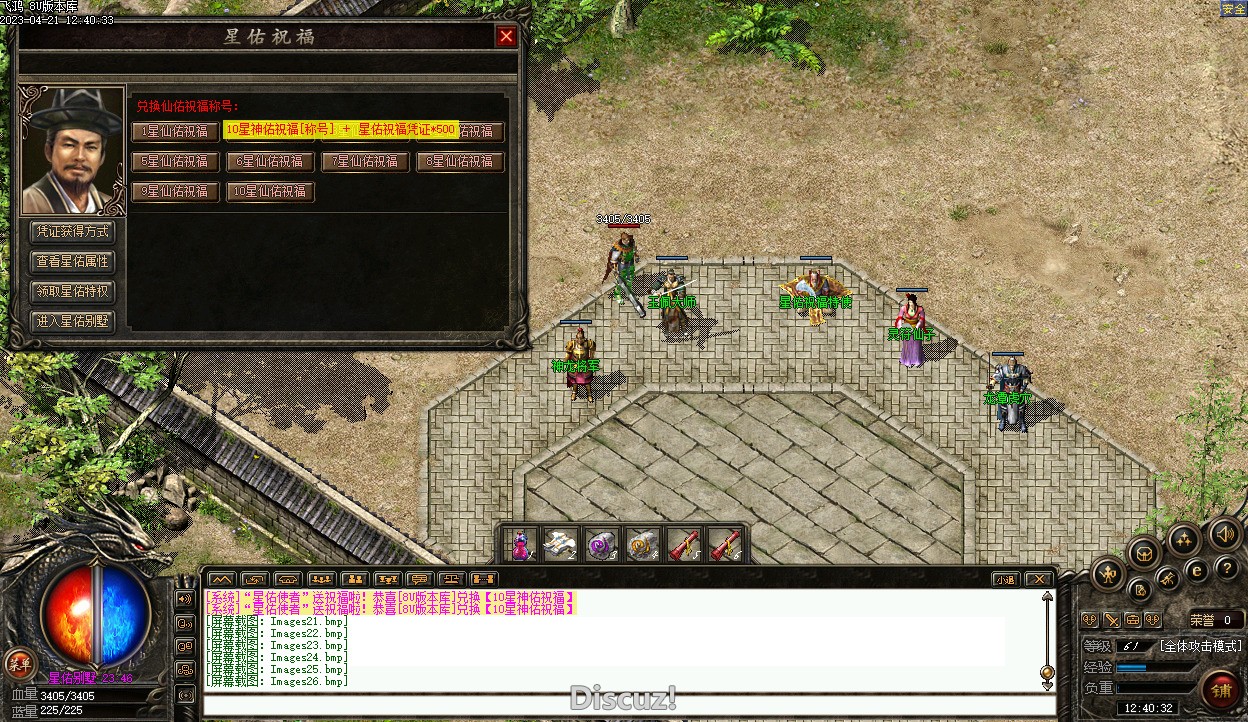Close the 星佑祝福 dialog window
1248x722 pixels.
point(507,37)
